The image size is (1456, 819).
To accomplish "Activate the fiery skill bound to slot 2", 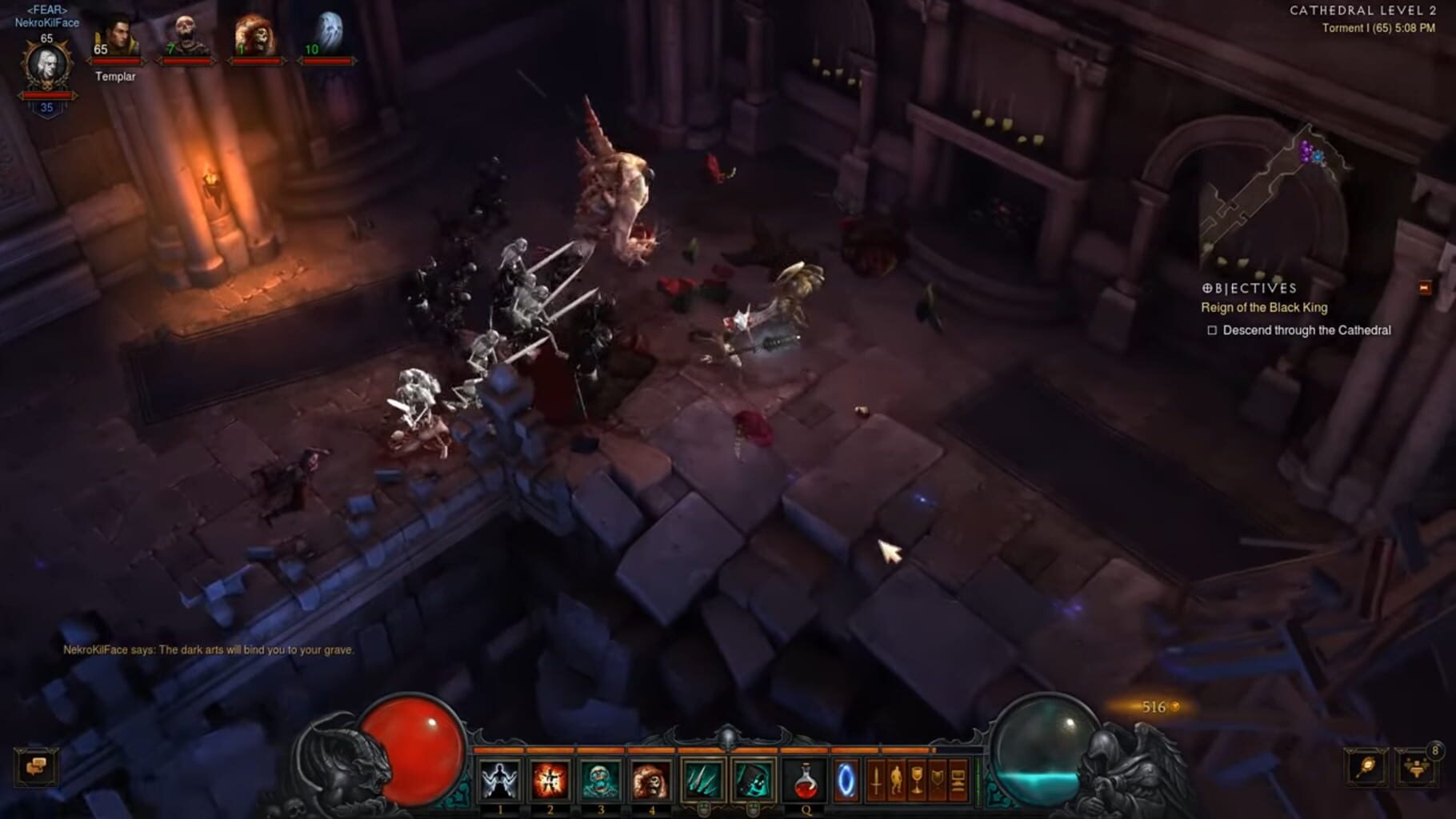I will point(550,780).
